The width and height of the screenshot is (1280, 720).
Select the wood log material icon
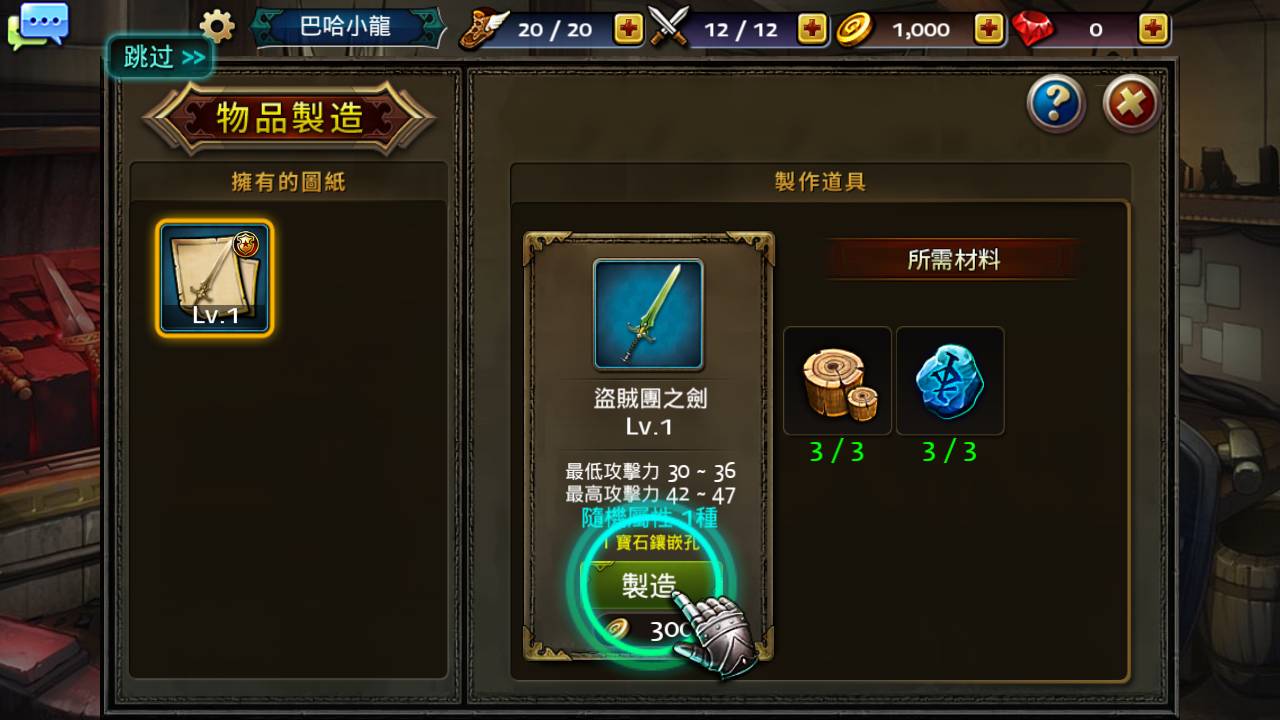pyautogui.click(x=836, y=380)
